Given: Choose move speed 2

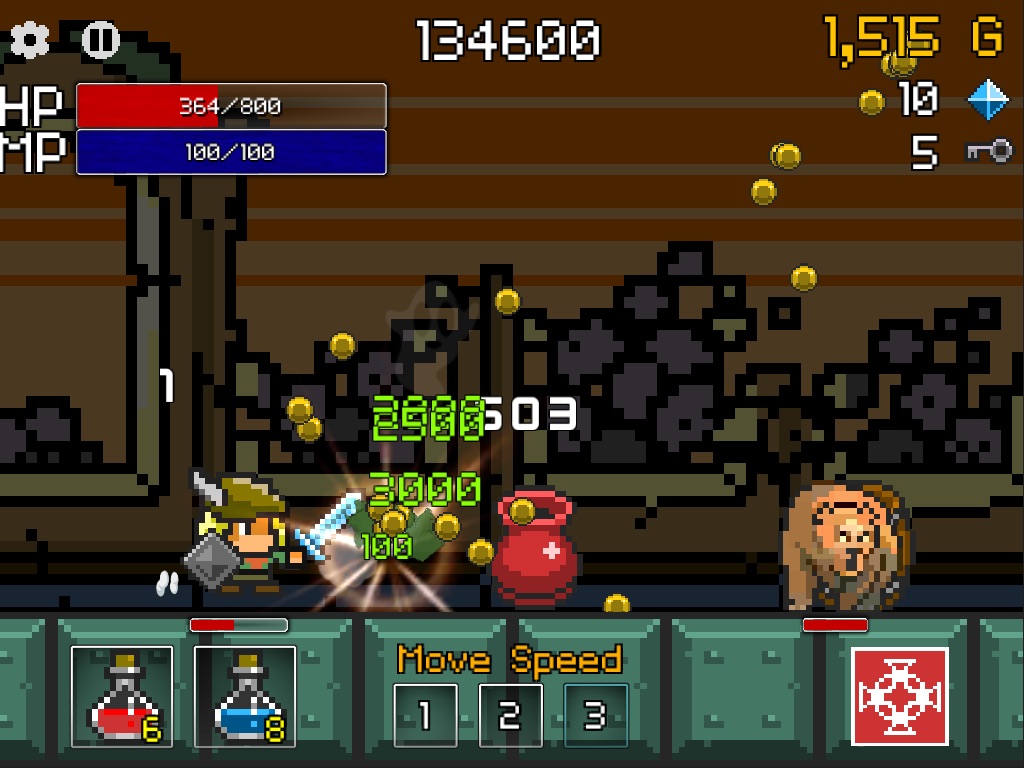Looking at the screenshot, I should pos(510,714).
